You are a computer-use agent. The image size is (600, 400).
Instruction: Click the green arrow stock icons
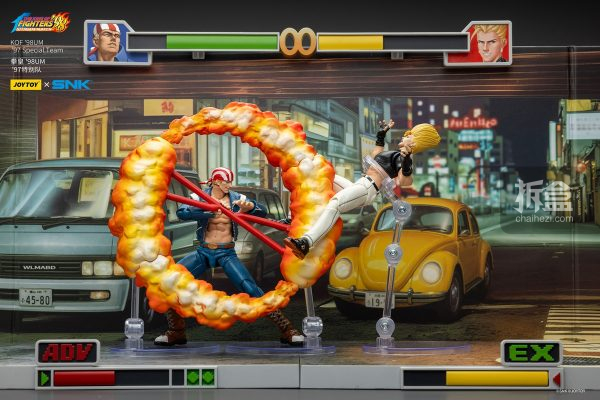pyautogui.click(x=200, y=378)
